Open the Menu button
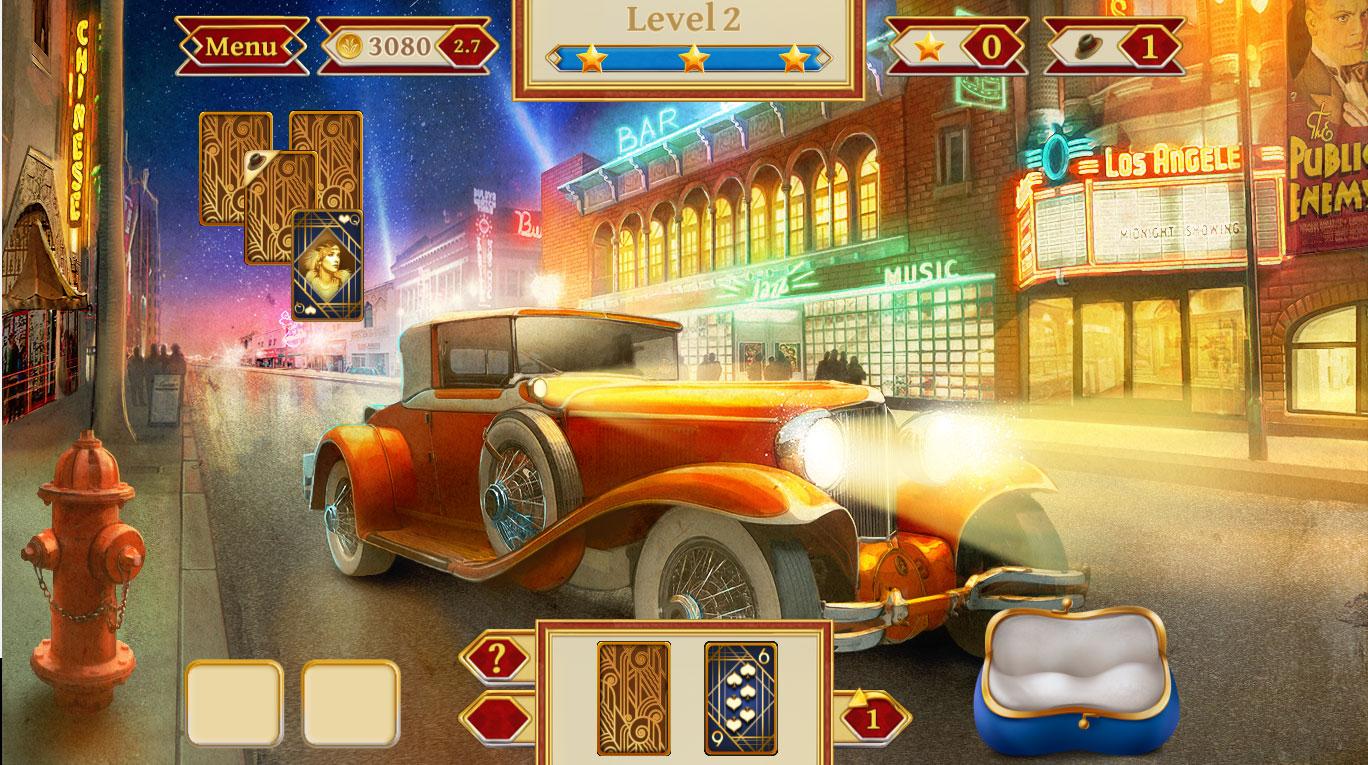 (241, 46)
